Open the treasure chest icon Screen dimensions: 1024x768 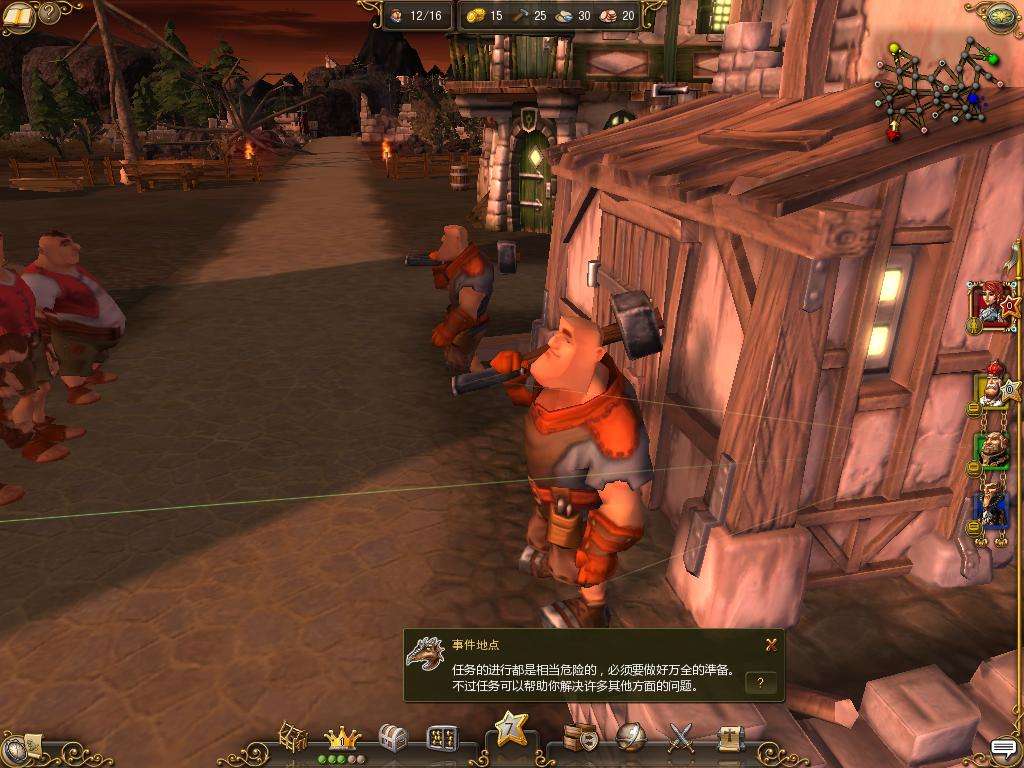pos(393,739)
